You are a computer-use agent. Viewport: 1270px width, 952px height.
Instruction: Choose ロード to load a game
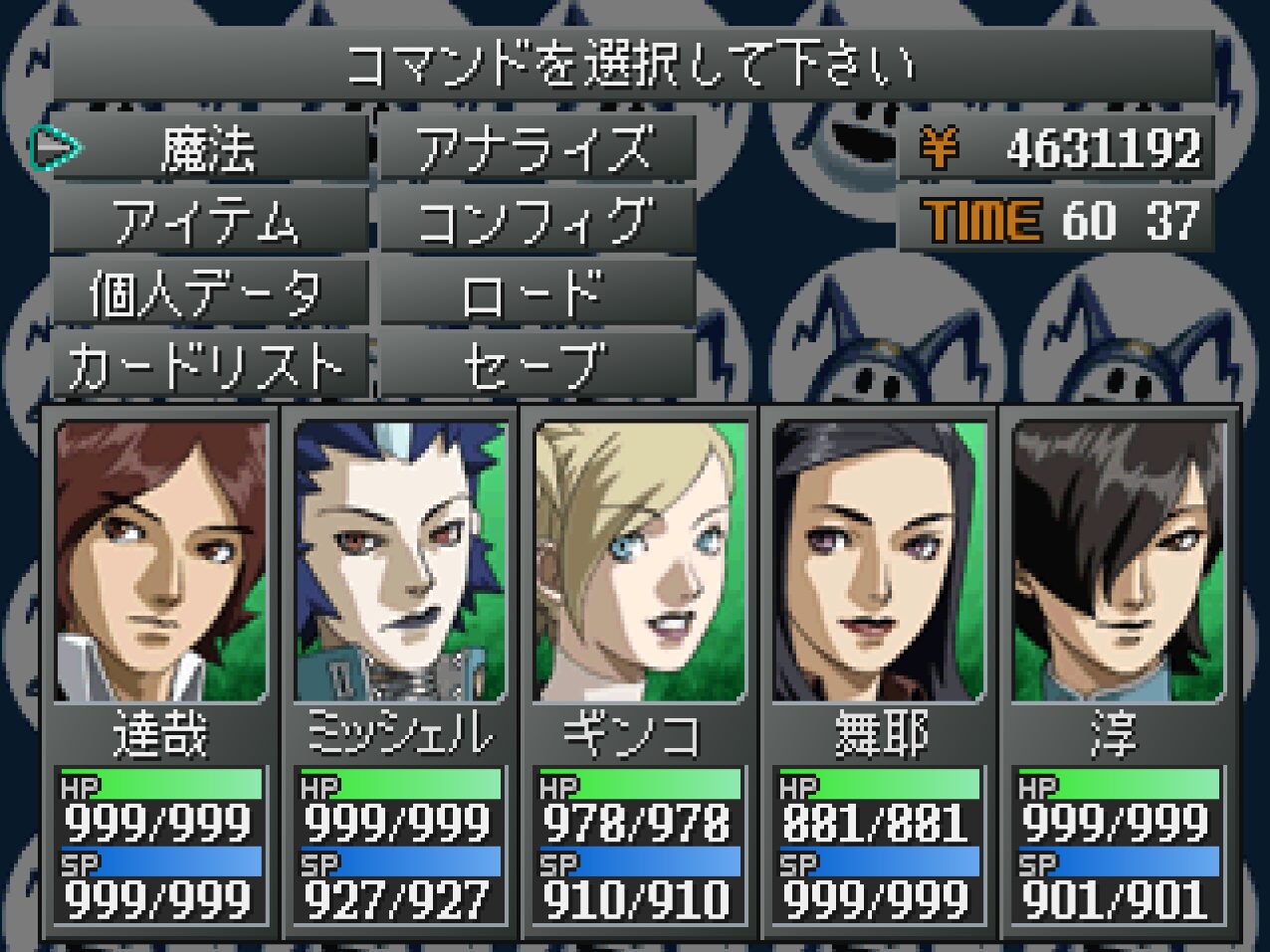pos(536,293)
